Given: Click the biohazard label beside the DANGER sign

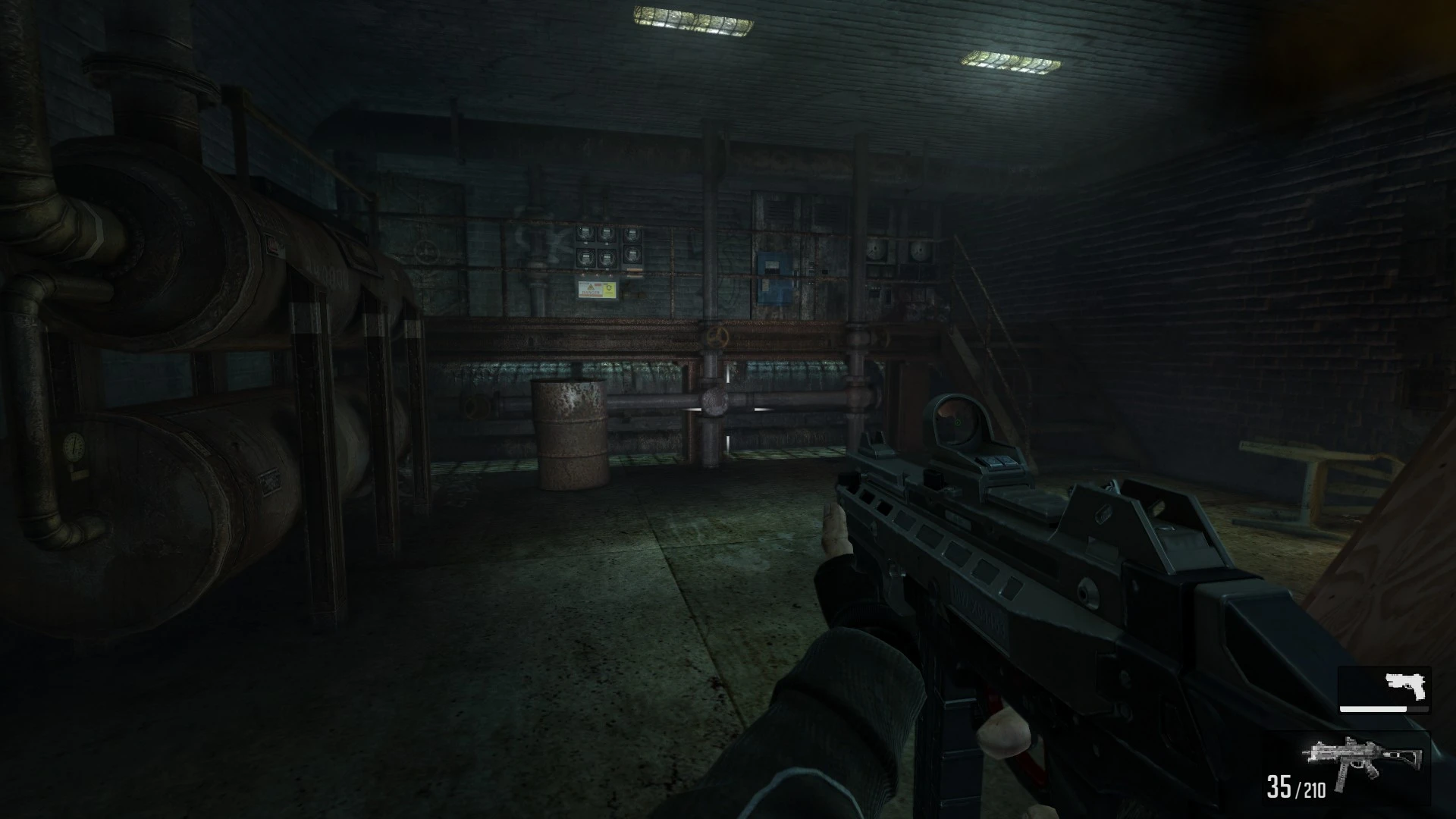Looking at the screenshot, I should 609,291.
